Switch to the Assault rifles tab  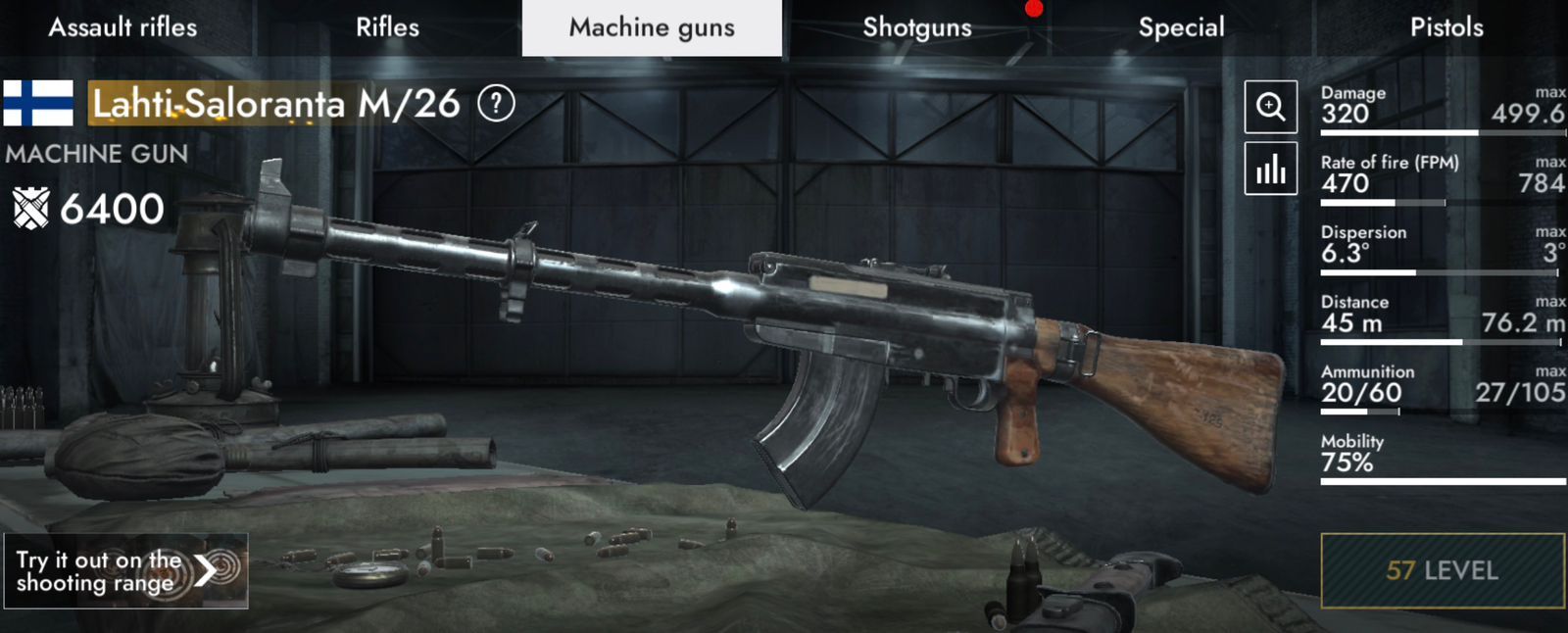122,27
